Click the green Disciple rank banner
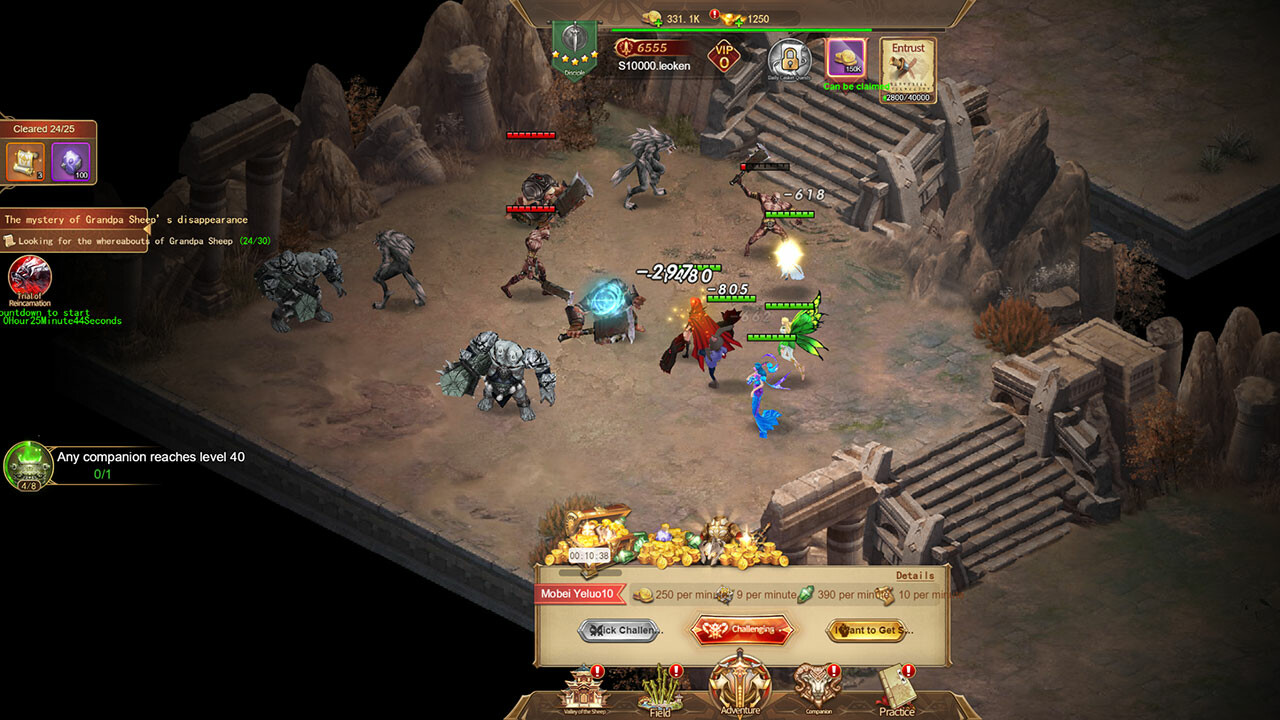1280x720 pixels. pyautogui.click(x=574, y=48)
